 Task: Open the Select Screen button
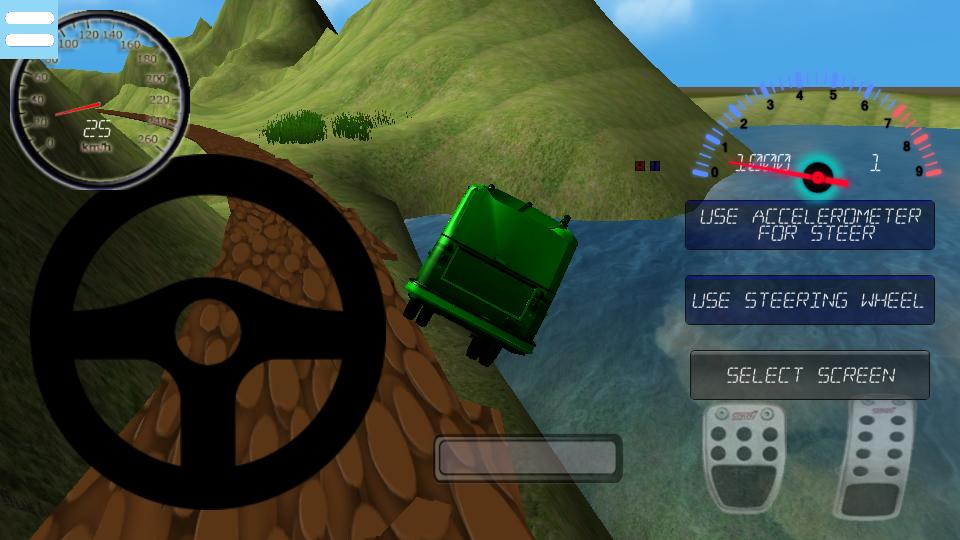[x=809, y=375]
